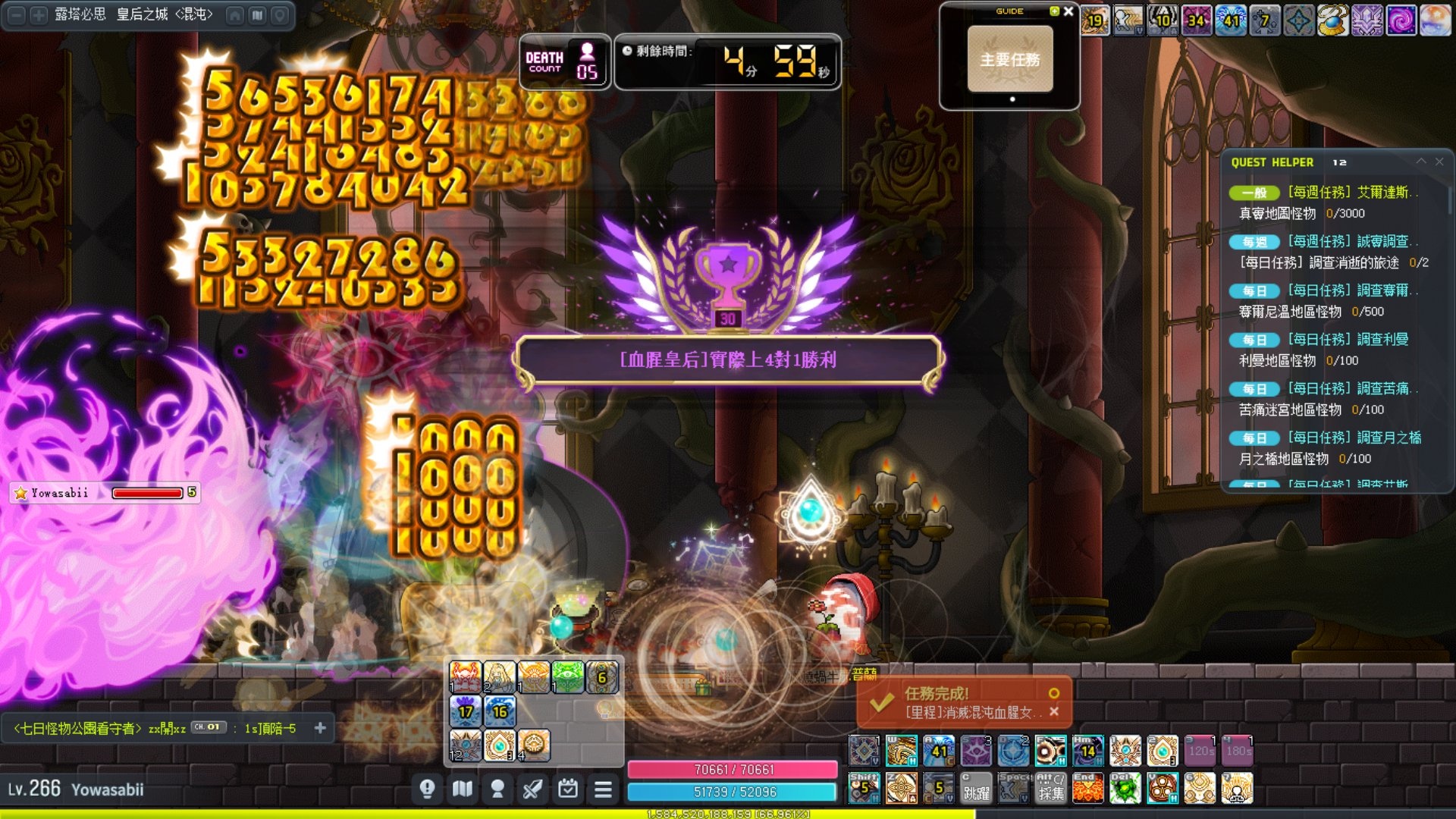The image size is (1456, 819).
Task: Close the Quest Helper window
Action: click(x=1439, y=162)
